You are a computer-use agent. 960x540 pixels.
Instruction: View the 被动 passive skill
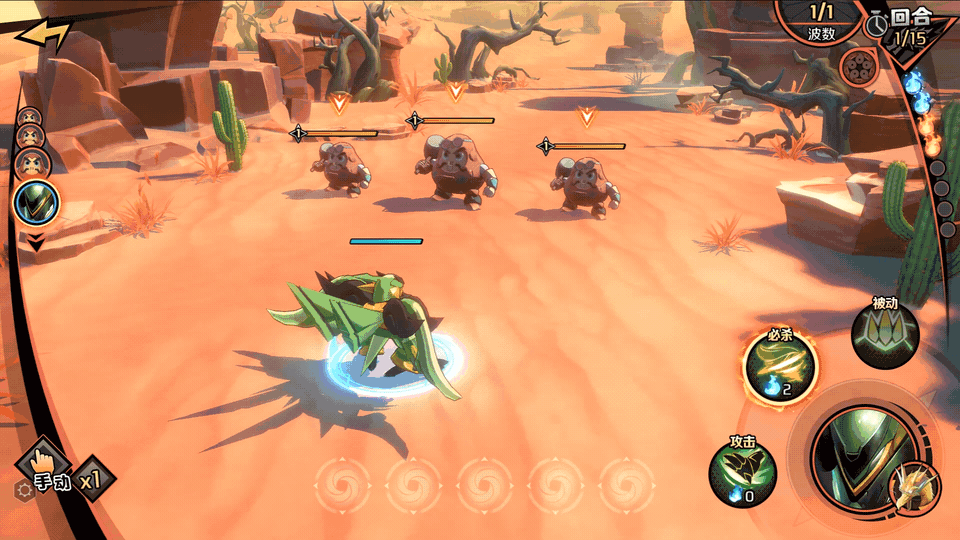tap(885, 335)
